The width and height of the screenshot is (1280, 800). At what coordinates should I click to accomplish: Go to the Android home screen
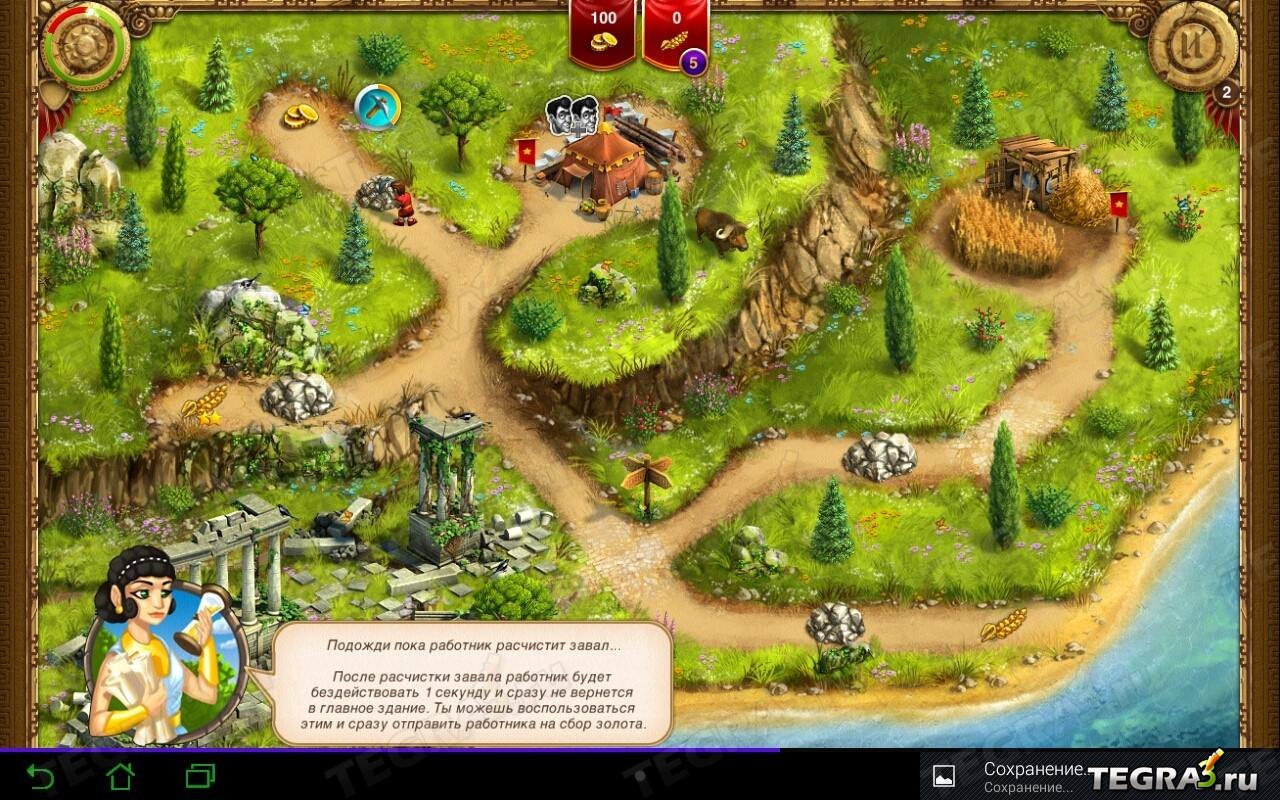[x=121, y=775]
